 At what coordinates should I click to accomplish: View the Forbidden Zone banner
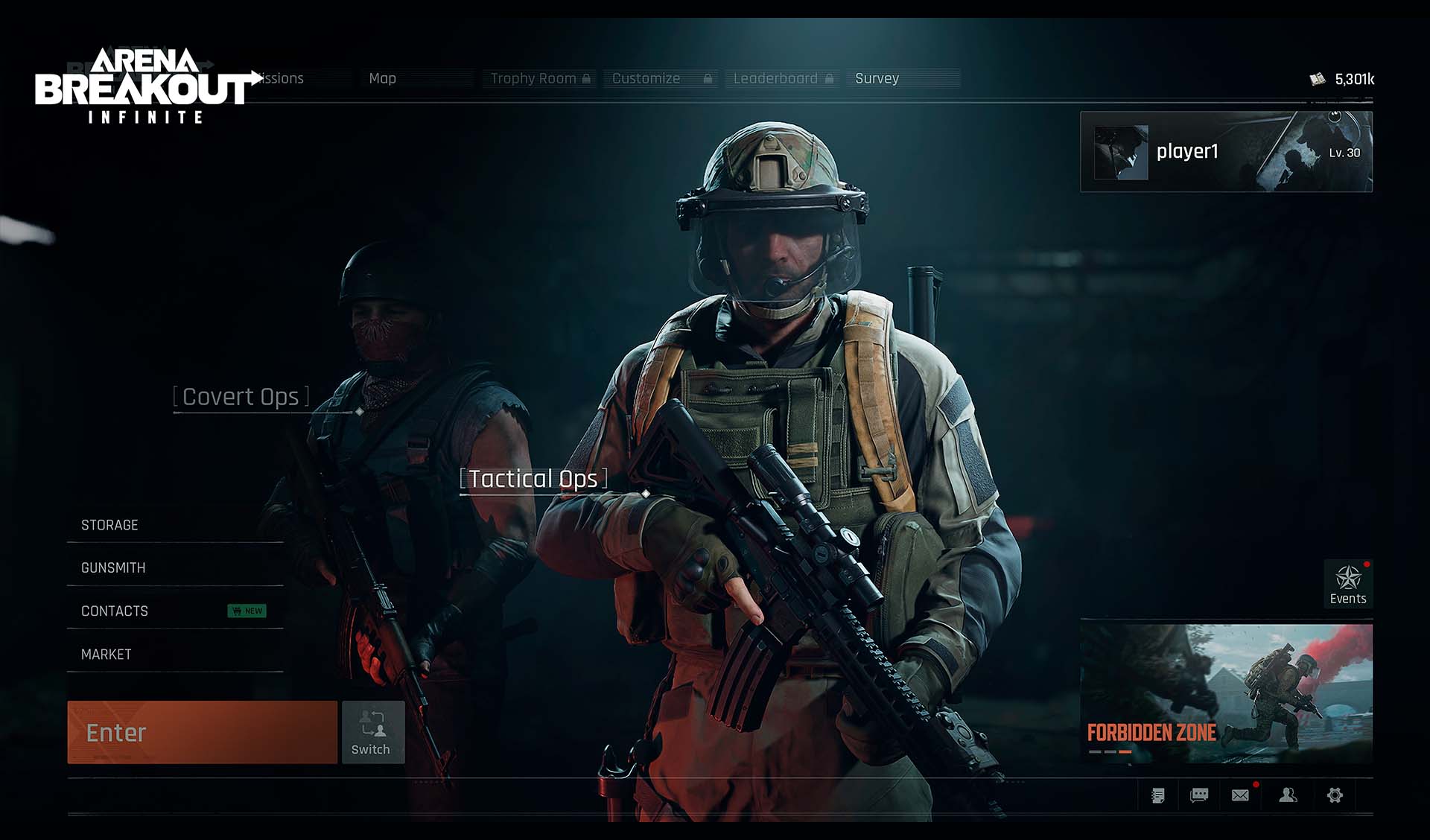[1226, 694]
